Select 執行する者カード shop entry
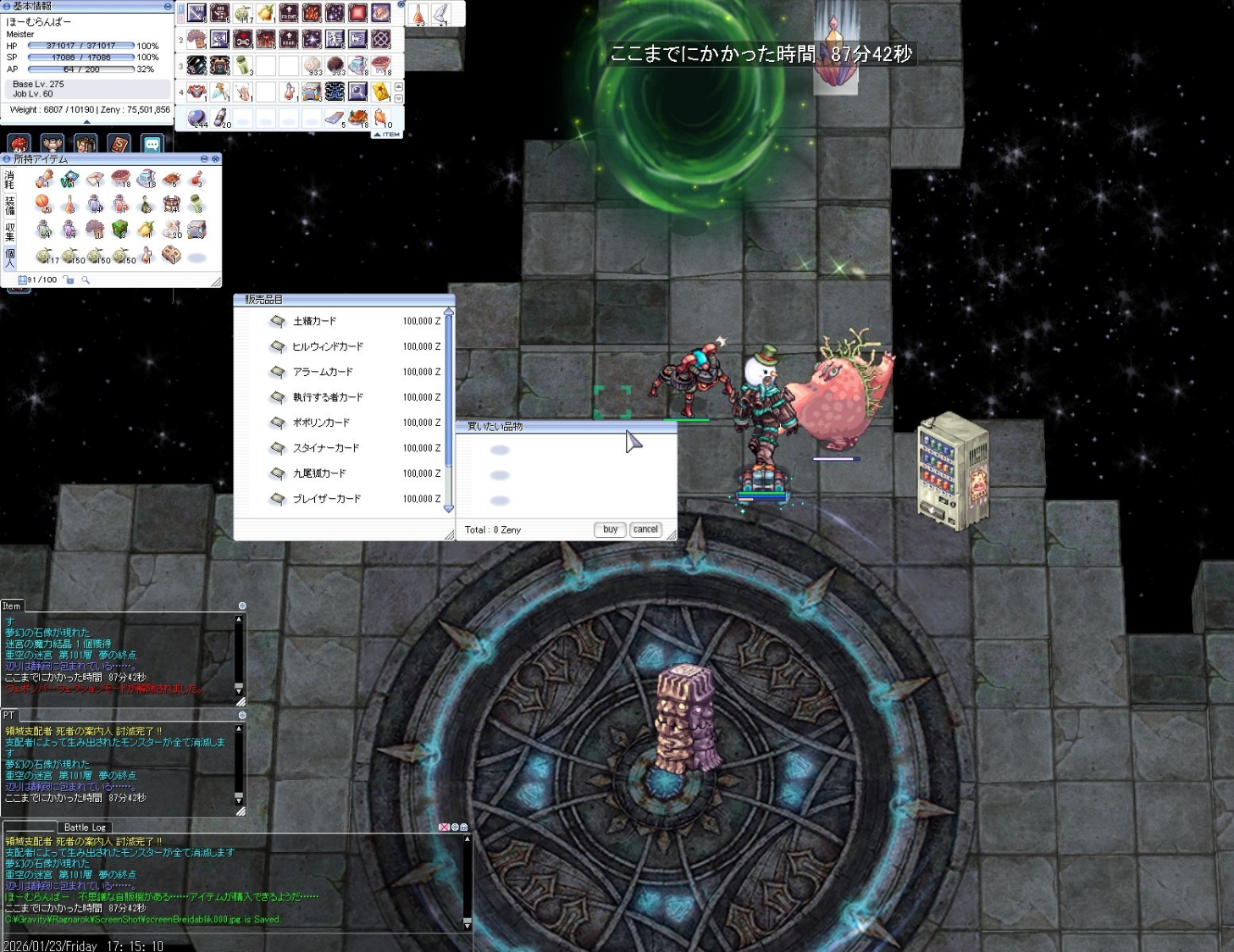The image size is (1234, 952). [x=327, y=397]
